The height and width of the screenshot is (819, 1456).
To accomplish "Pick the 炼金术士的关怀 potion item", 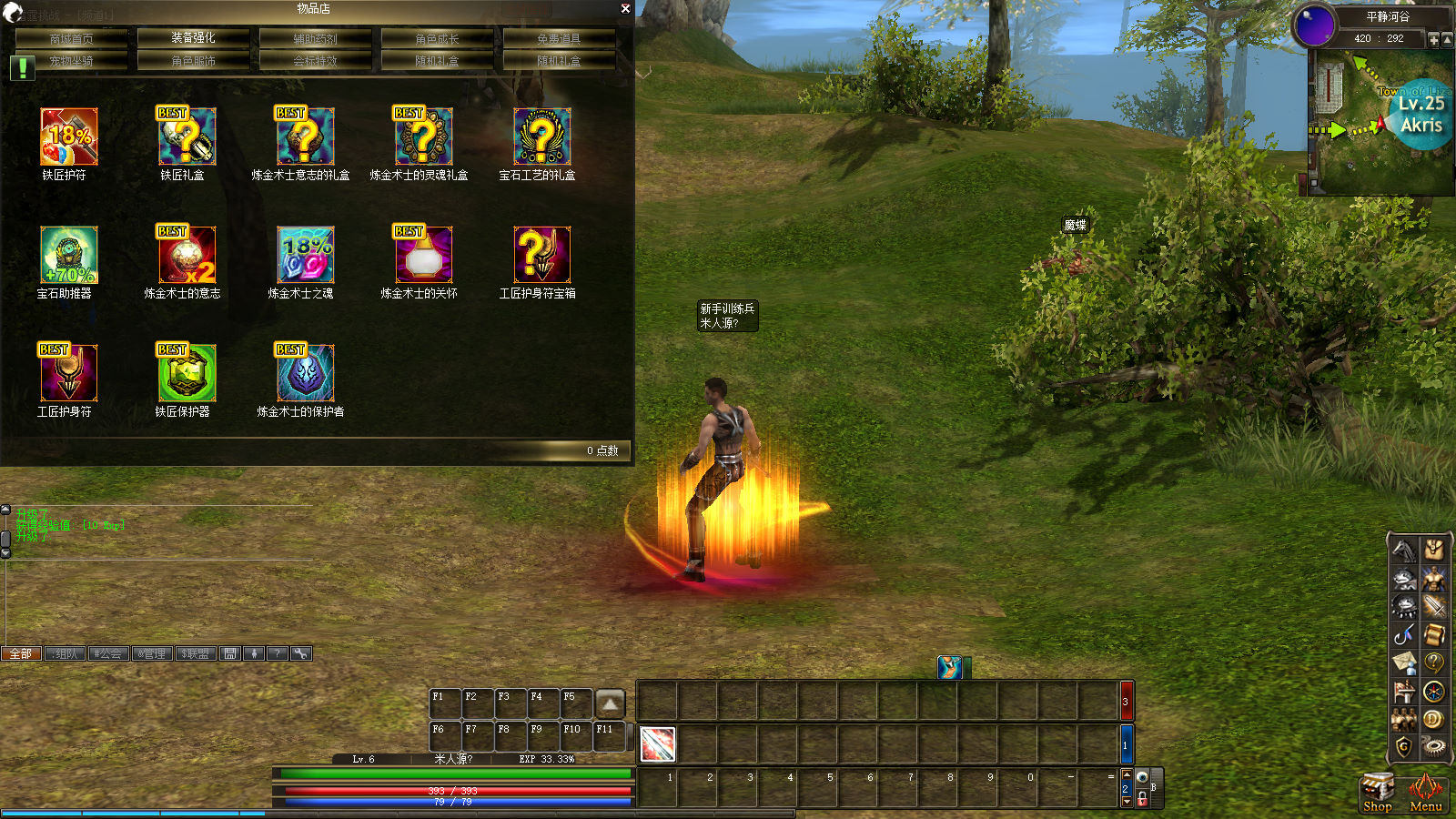I will [423, 255].
